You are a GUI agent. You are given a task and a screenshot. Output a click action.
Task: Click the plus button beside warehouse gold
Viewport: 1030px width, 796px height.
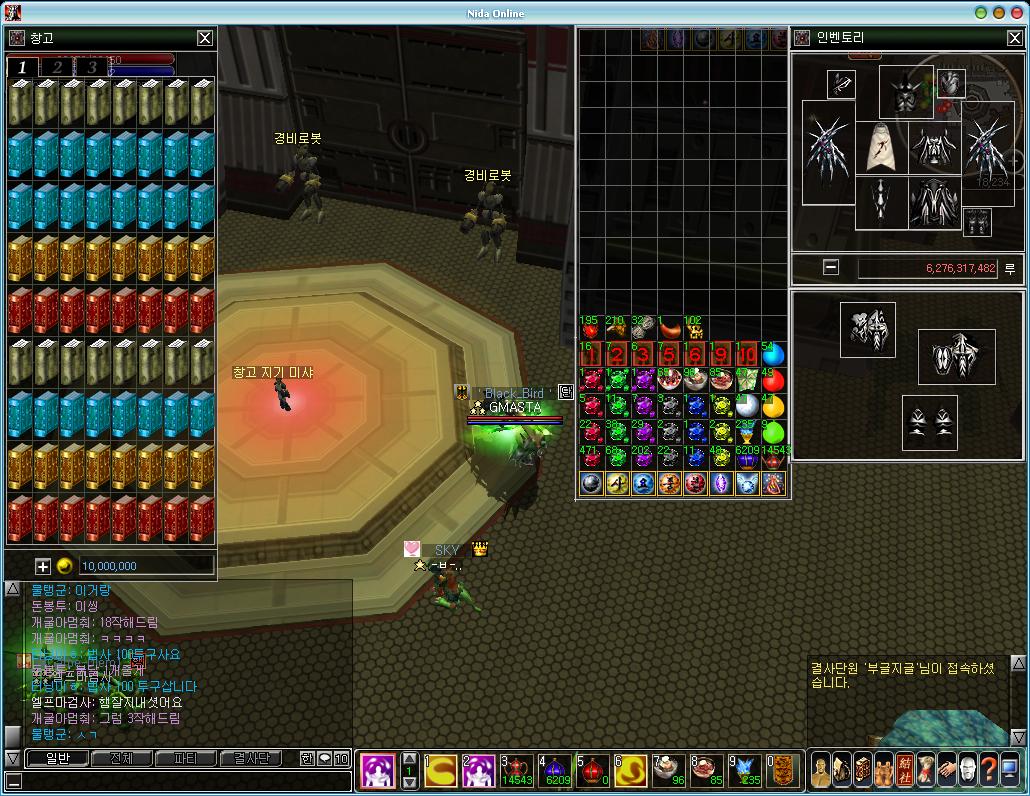coord(43,565)
